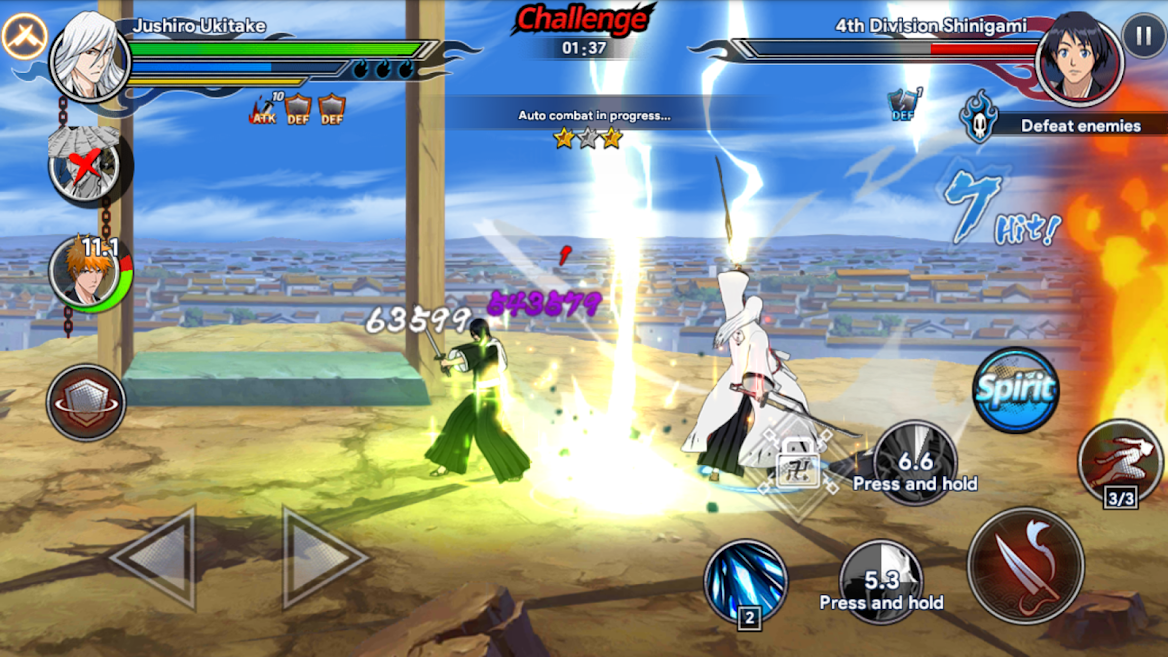Open the Defeat enemies objective

tap(1060, 125)
